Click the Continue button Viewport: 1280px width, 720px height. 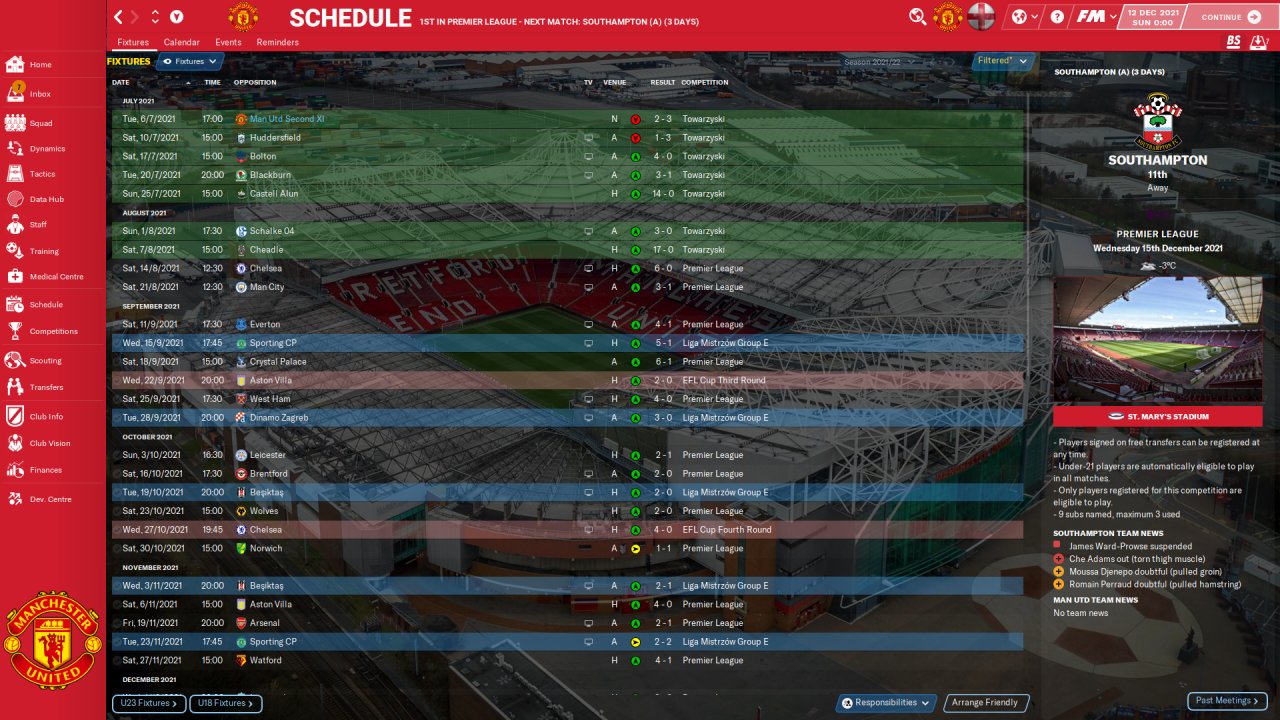pyautogui.click(x=1231, y=17)
